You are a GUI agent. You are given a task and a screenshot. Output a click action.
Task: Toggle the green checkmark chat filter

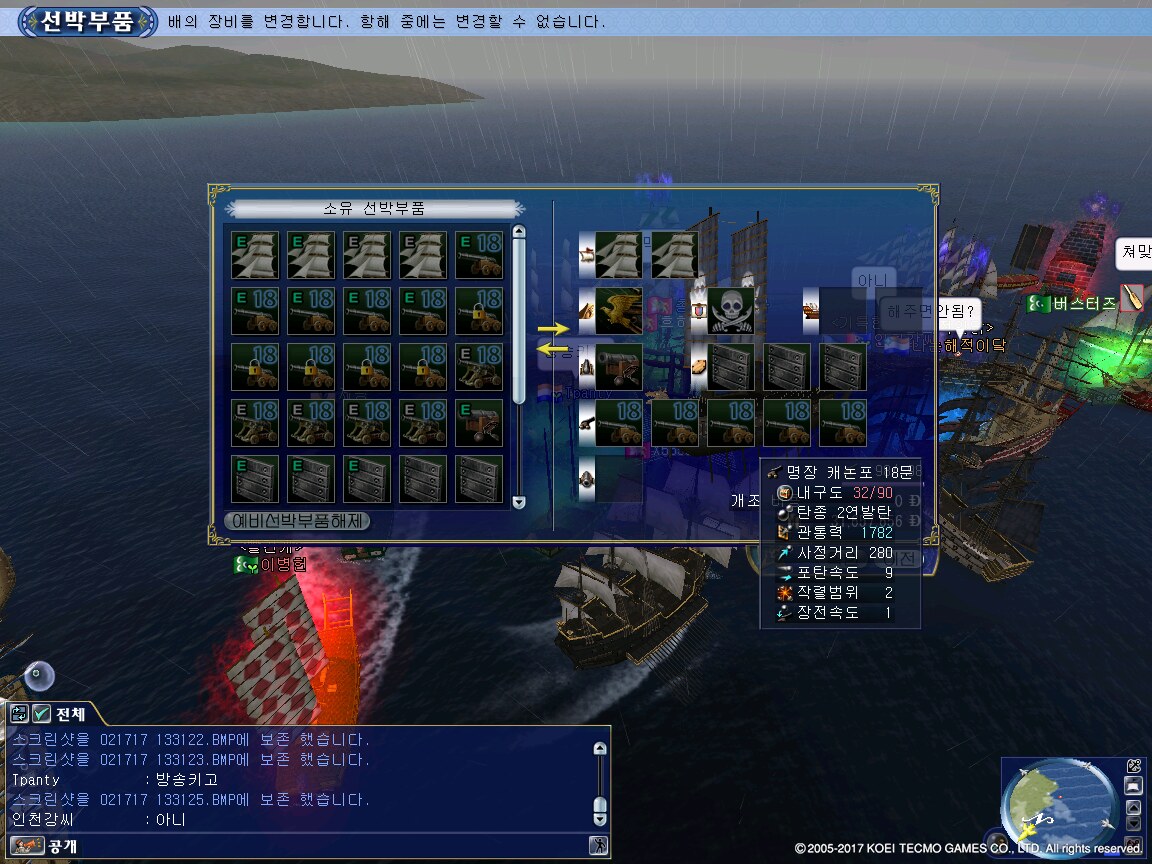41,714
